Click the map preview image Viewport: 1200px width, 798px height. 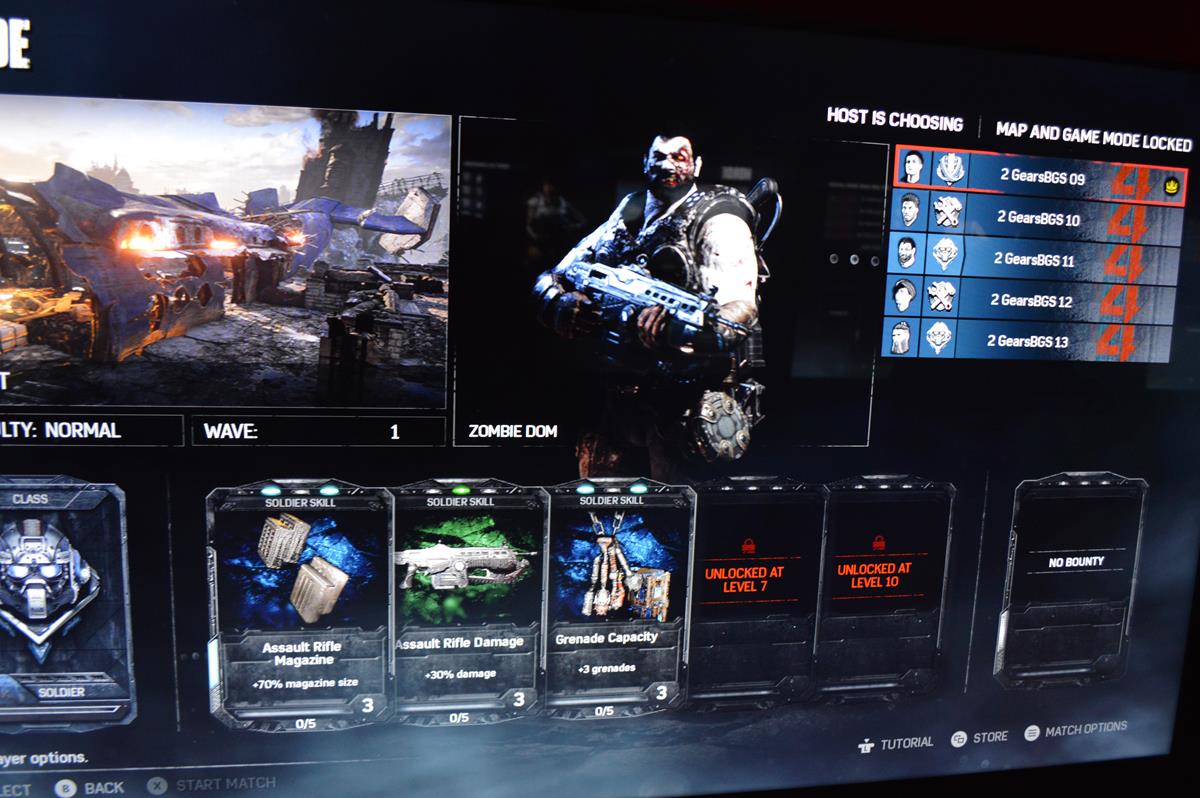click(x=220, y=250)
